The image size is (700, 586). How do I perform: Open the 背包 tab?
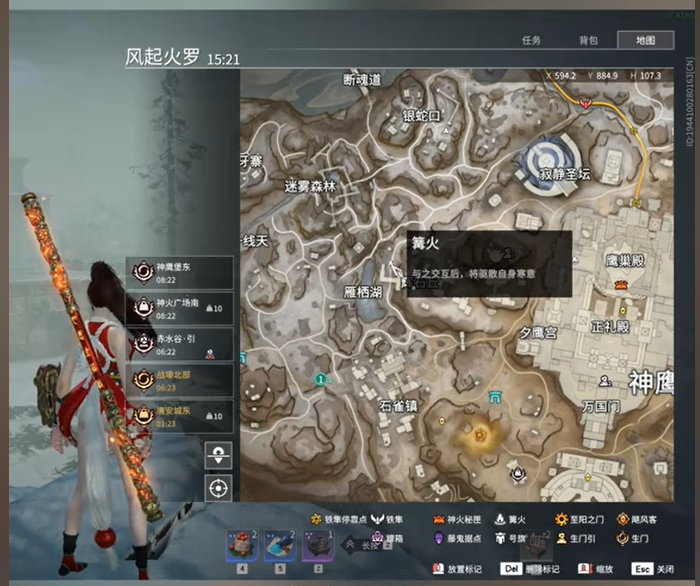[x=588, y=40]
